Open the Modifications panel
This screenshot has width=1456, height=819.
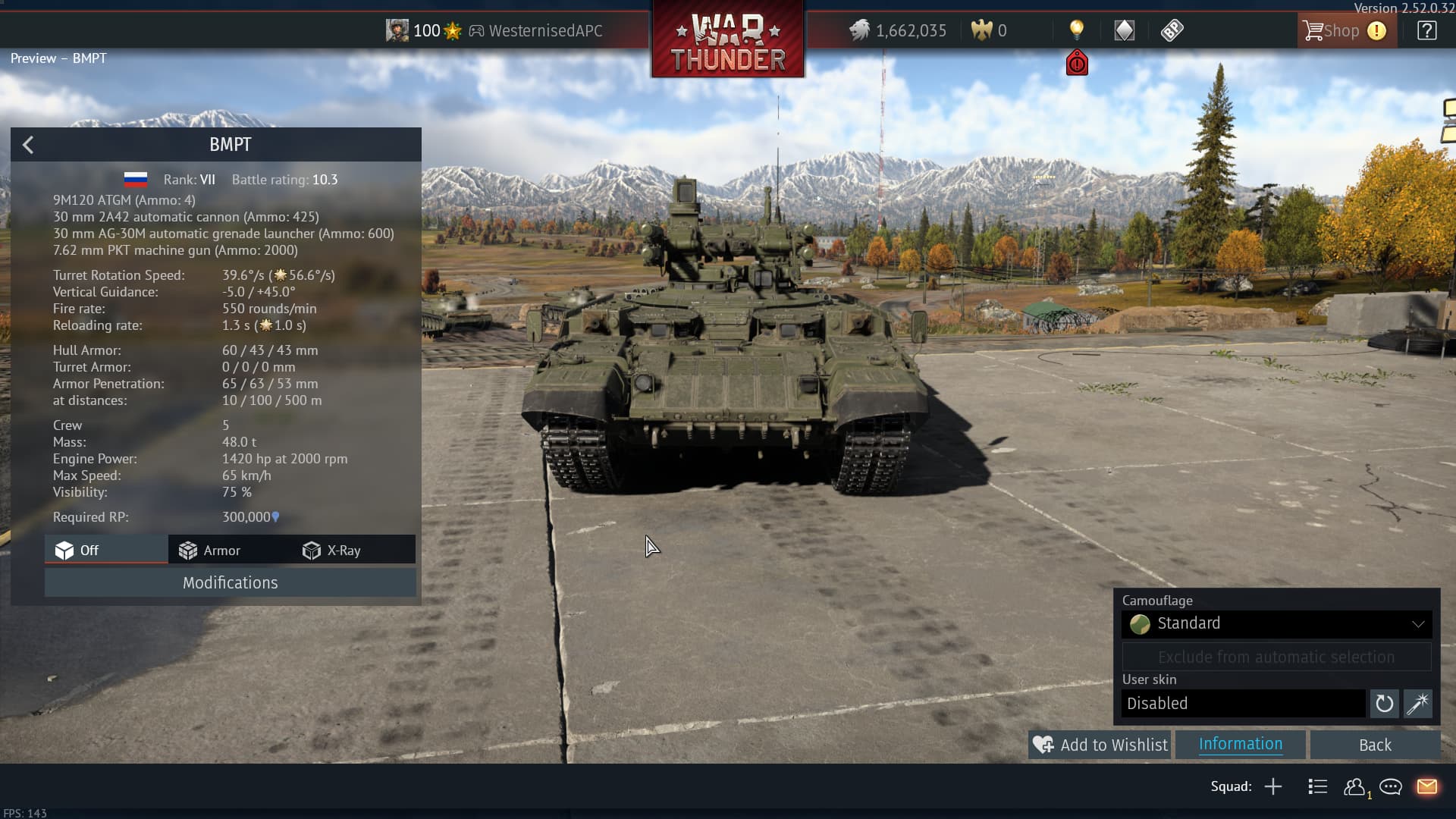point(230,582)
